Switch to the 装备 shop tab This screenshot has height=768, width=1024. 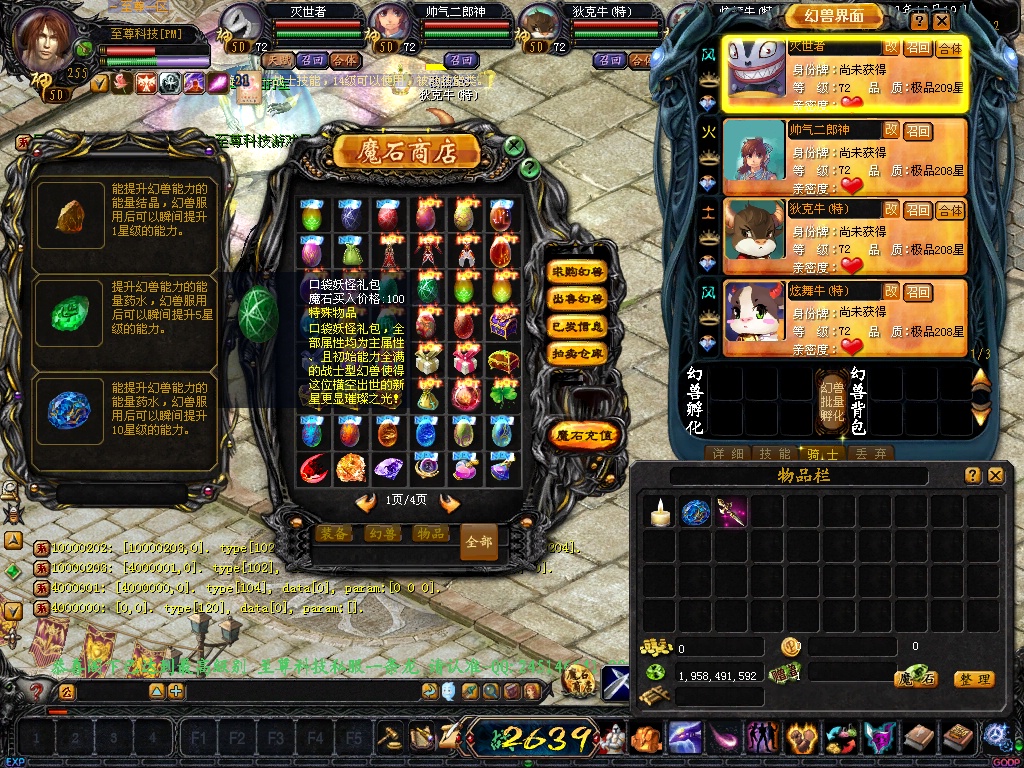tap(333, 534)
